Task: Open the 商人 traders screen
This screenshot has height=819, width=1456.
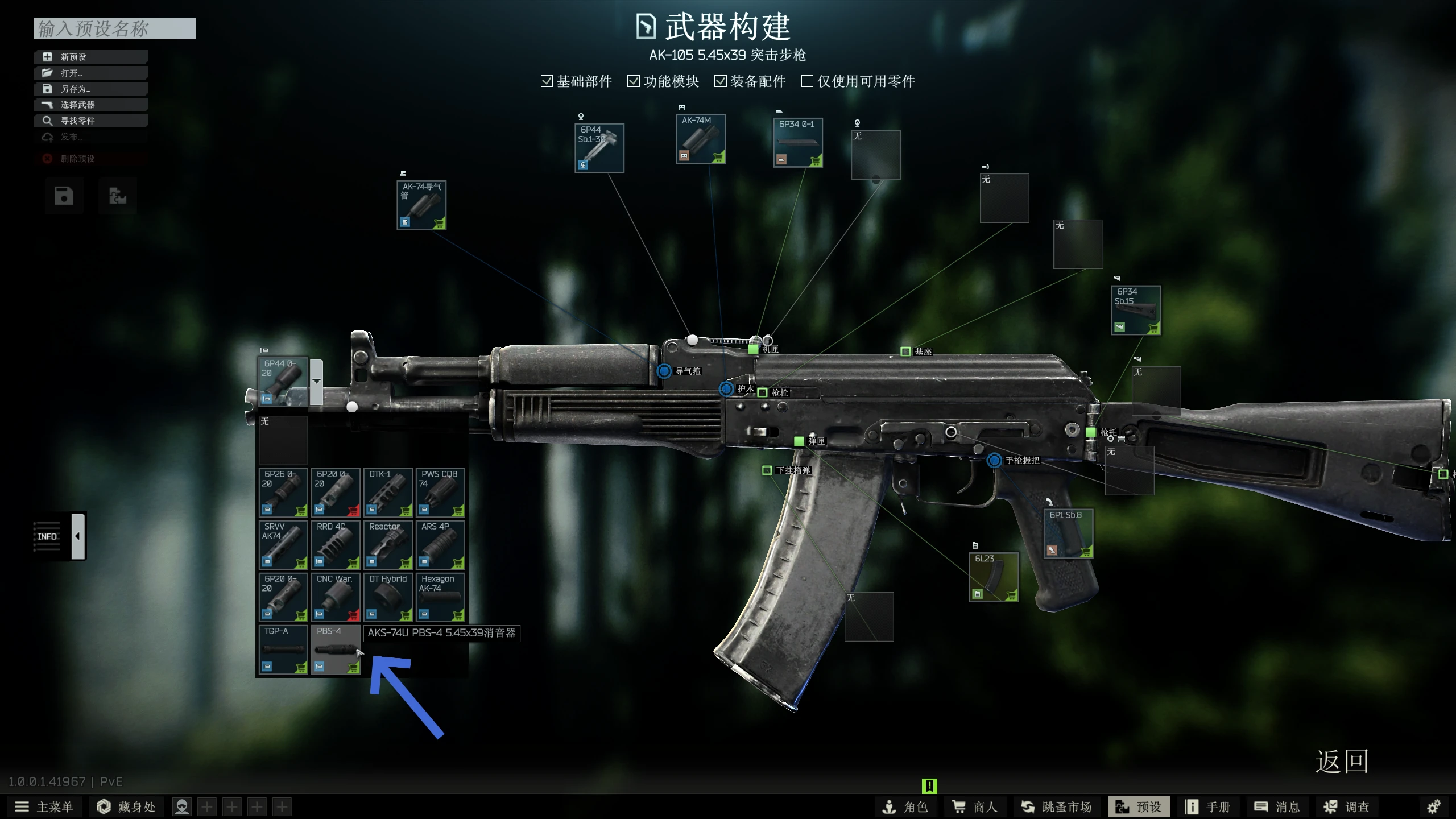Action: pyautogui.click(x=974, y=806)
